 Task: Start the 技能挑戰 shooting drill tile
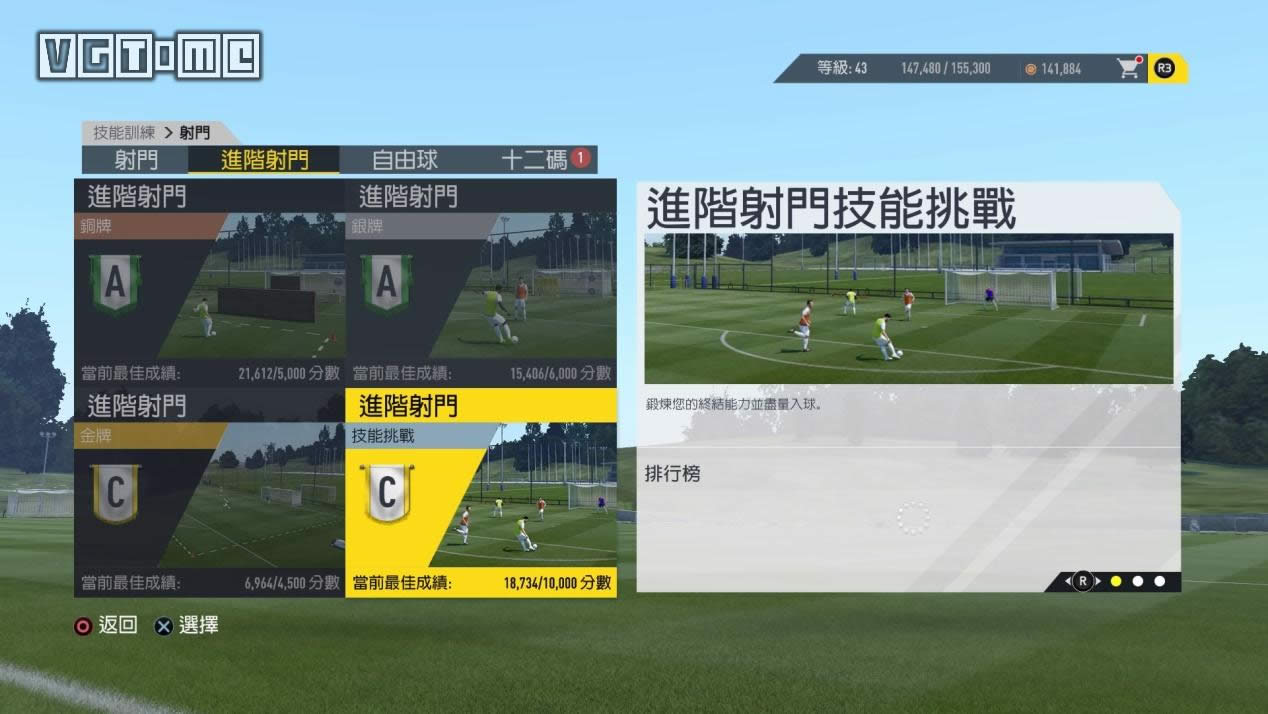pyautogui.click(x=481, y=493)
